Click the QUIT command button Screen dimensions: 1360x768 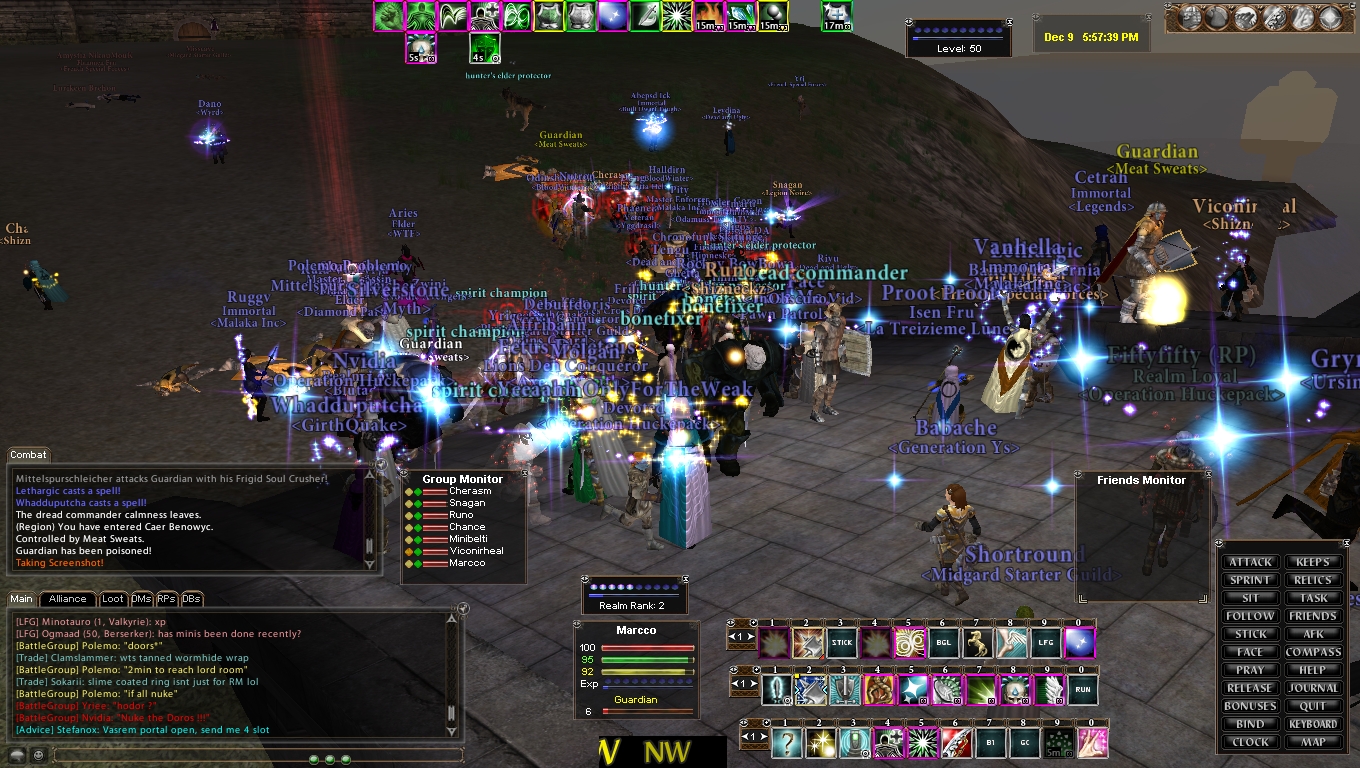point(1313,706)
